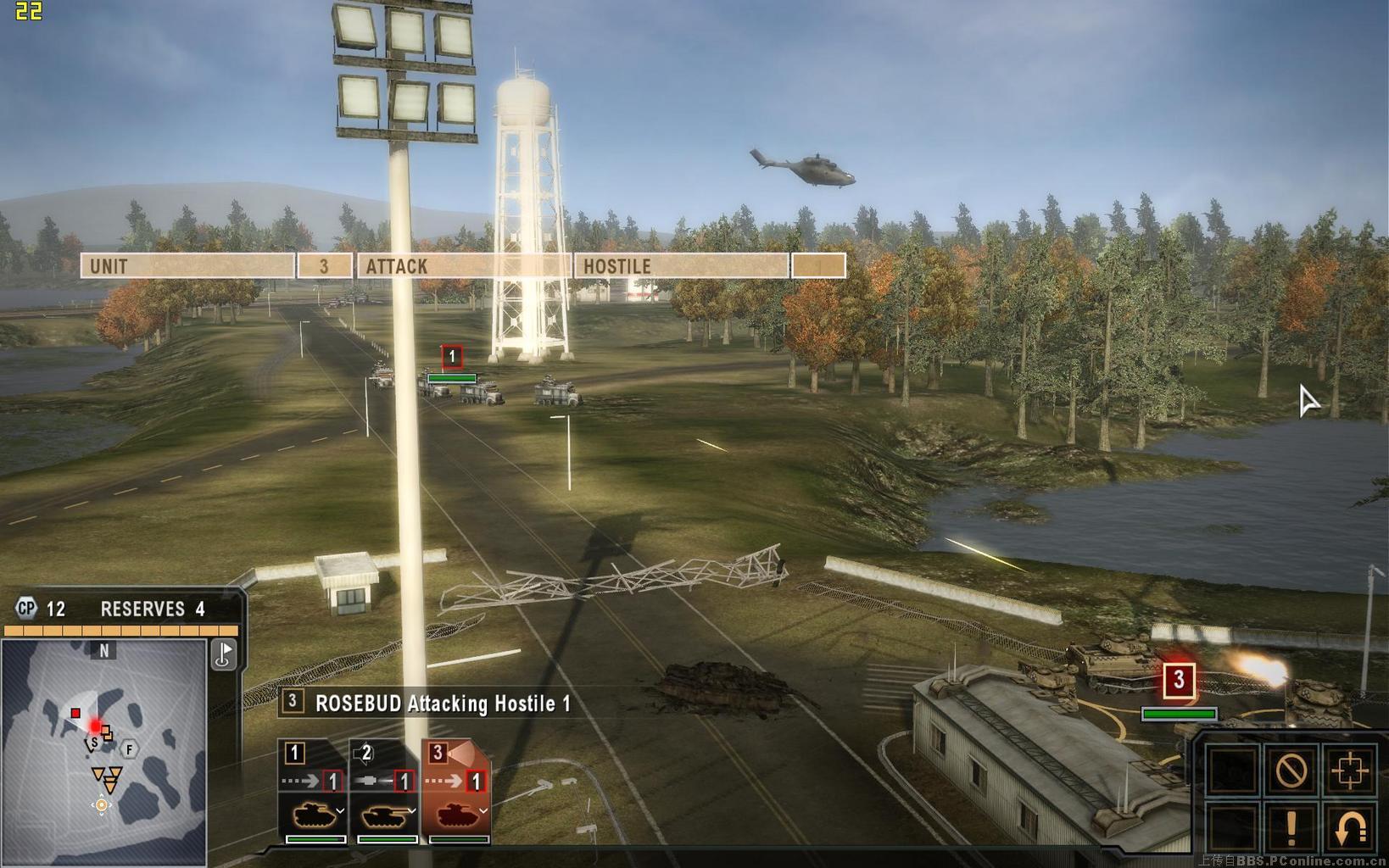Click the UNIT segment of the command bar
The image size is (1389, 868).
(x=187, y=266)
